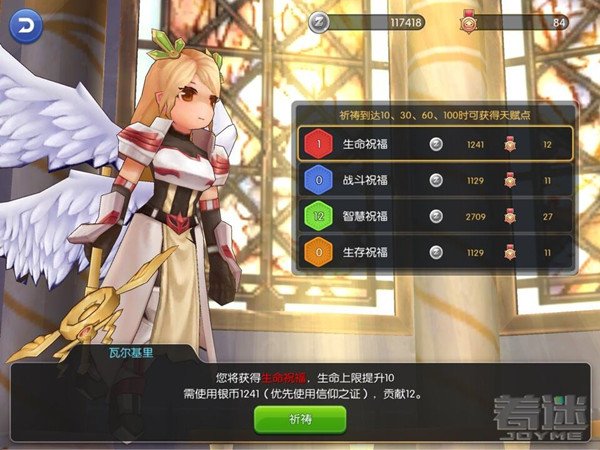Pick the 生存祝福 blessing row
This screenshot has width=600, height=450.
[435, 251]
